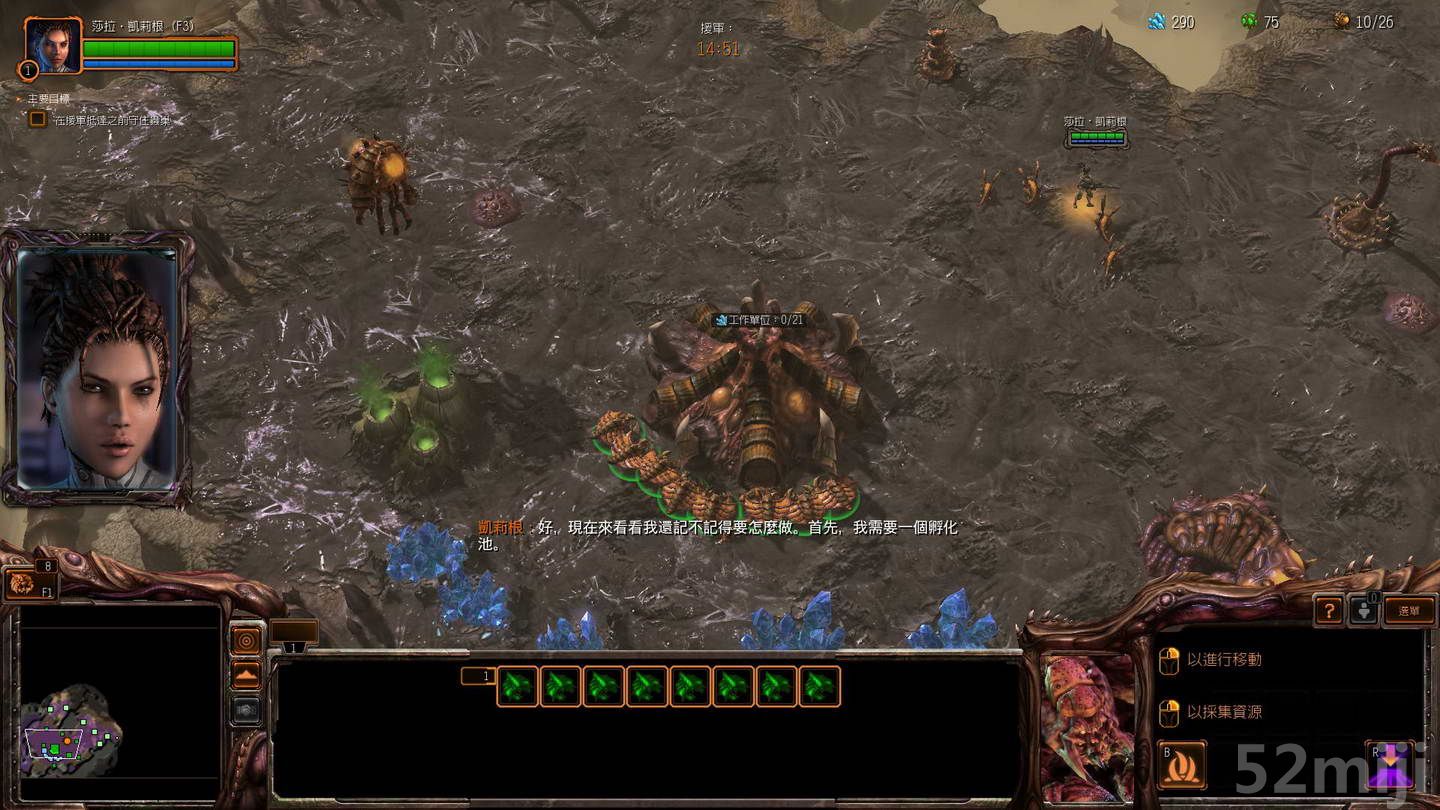Click the ping target icon beside the minimap
The width and height of the screenshot is (1440, 810).
(x=246, y=640)
